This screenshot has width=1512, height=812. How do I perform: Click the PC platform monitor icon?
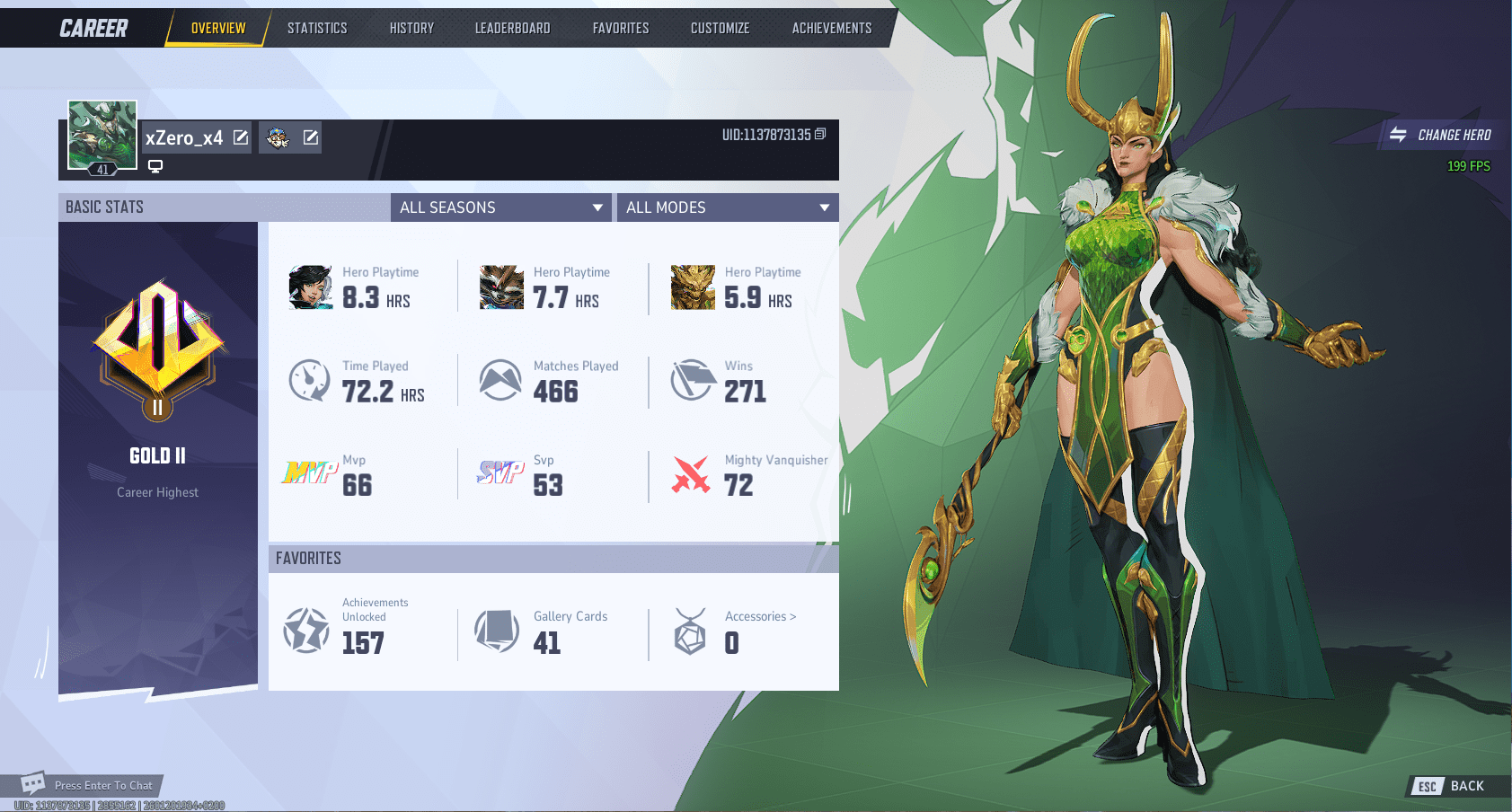click(x=155, y=165)
